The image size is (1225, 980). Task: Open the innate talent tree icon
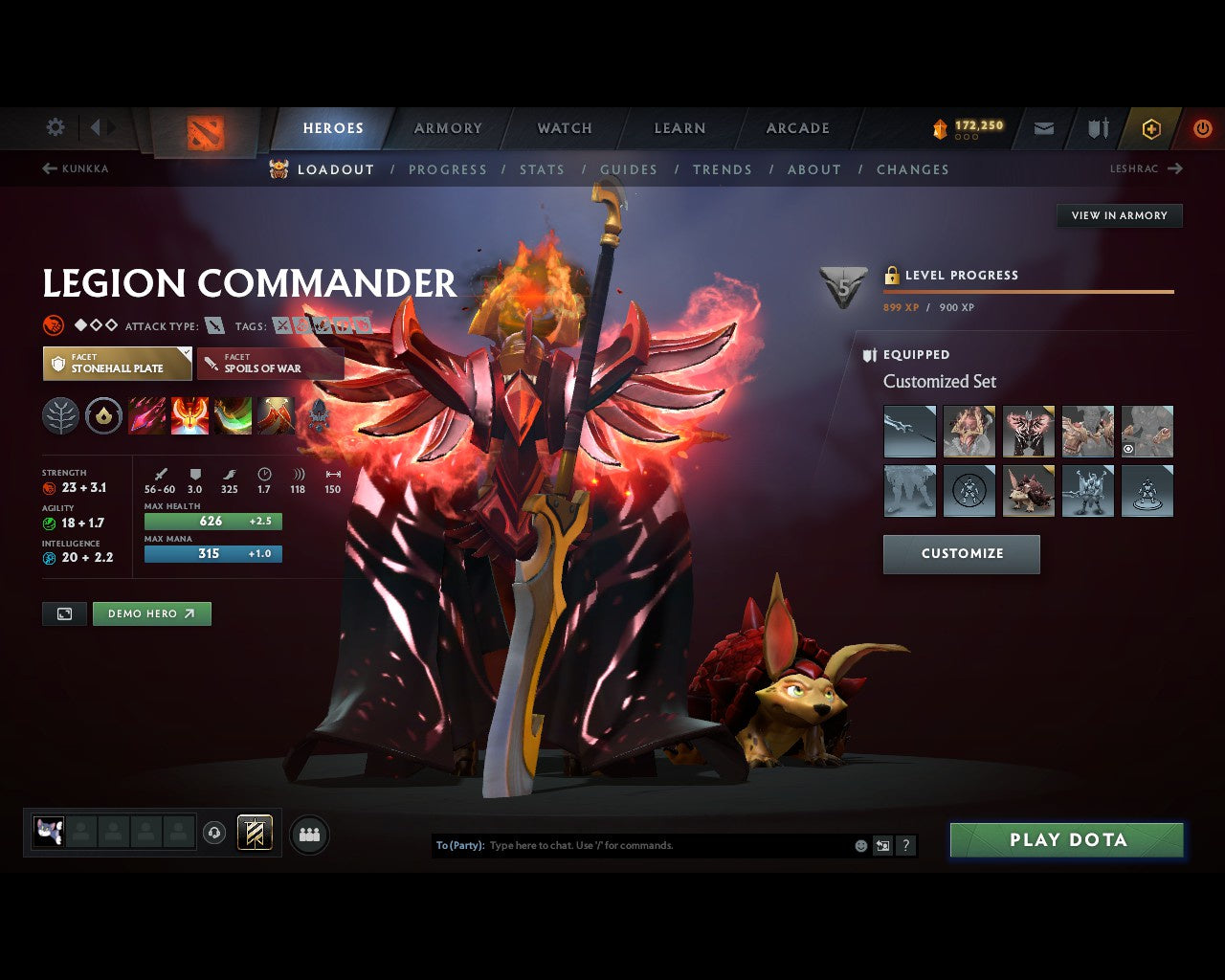click(x=60, y=415)
